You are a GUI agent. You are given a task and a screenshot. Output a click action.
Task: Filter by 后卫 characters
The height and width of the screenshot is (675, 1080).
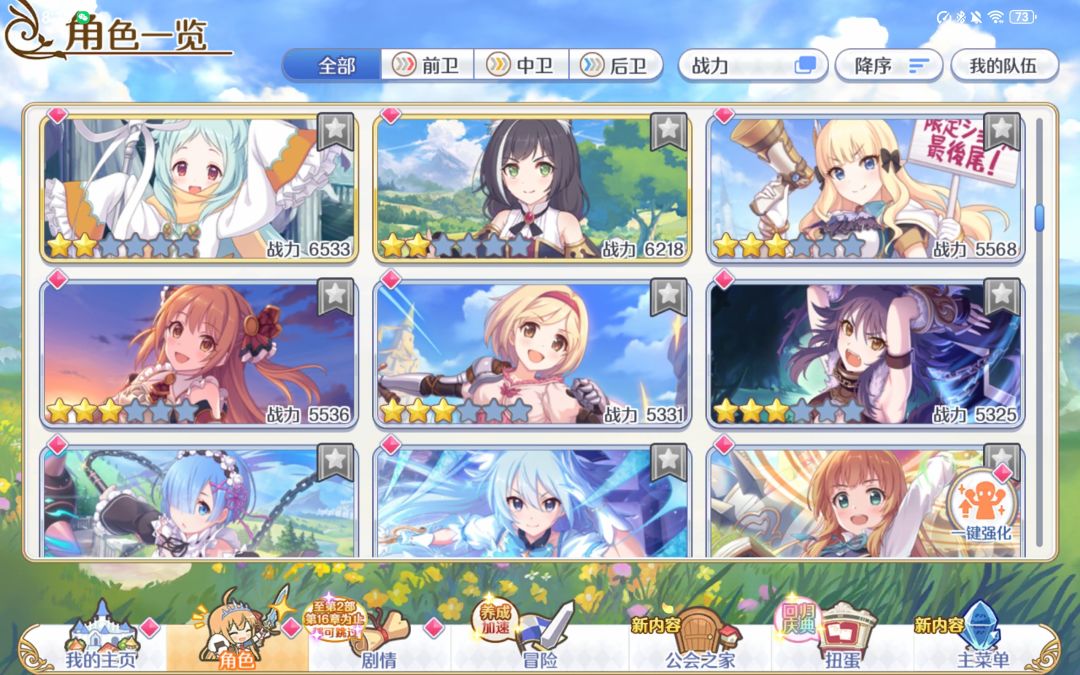tap(616, 66)
